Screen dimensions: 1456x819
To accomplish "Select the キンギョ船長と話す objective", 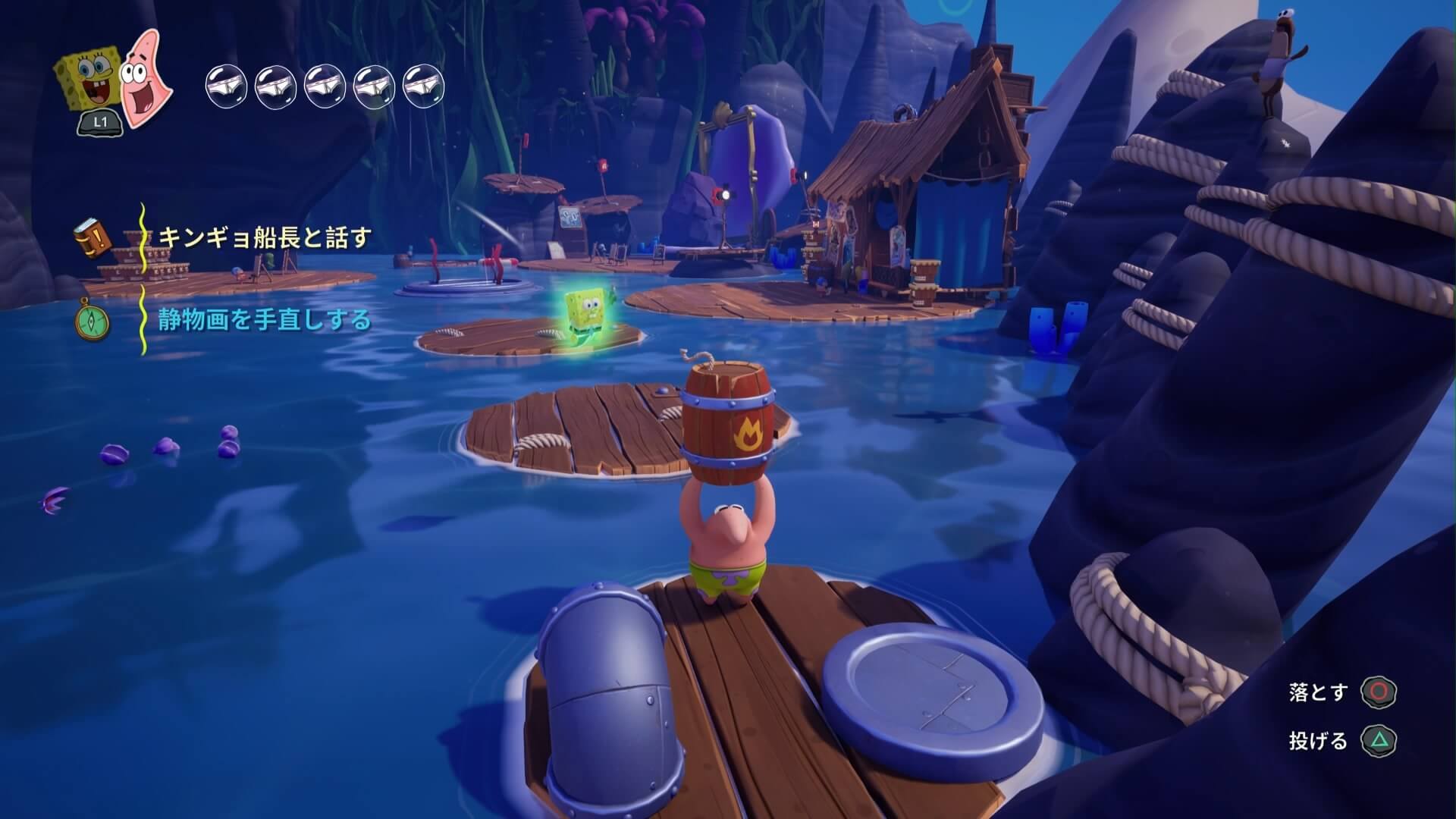I will click(x=264, y=237).
